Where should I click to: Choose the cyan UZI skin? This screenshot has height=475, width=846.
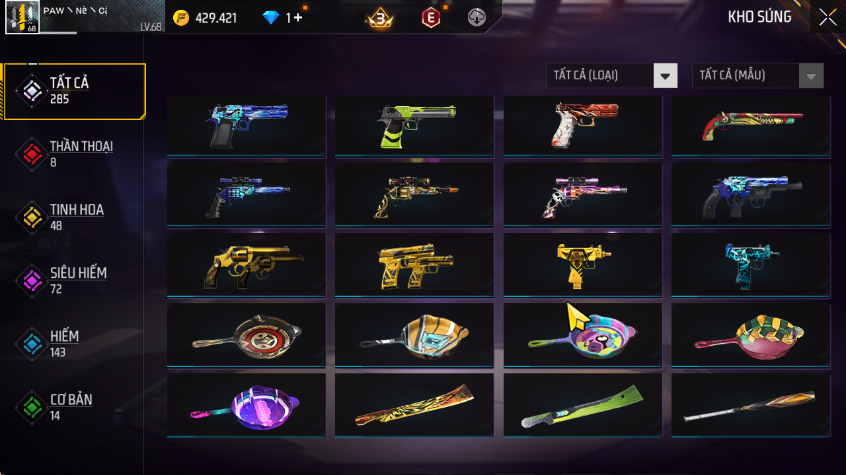[x=750, y=265]
